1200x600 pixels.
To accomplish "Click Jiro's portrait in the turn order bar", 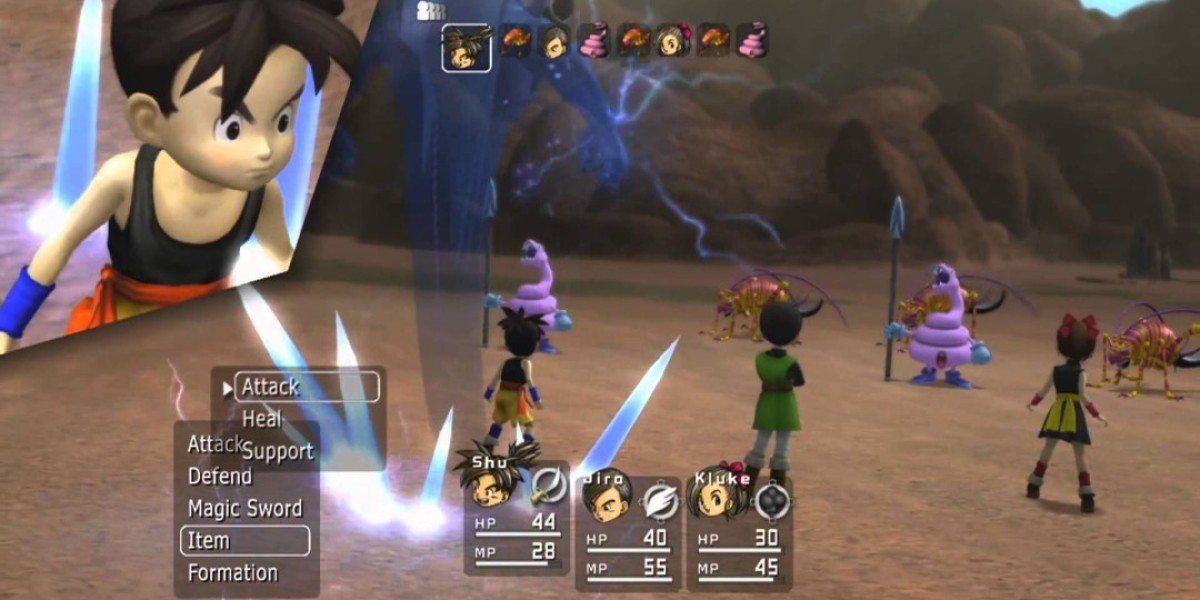I will pos(553,41).
